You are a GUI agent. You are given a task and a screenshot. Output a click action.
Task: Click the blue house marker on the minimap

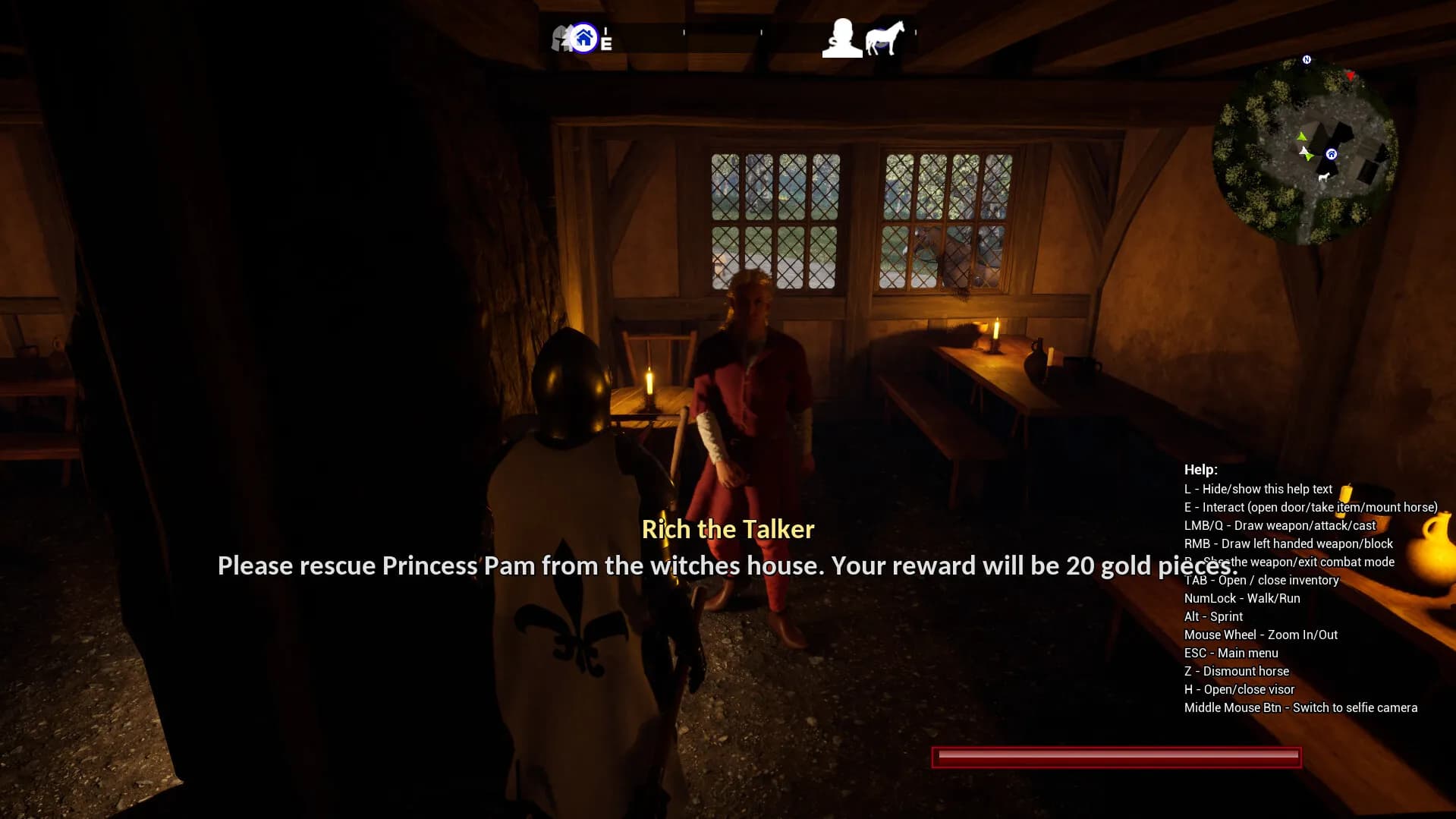pos(1331,154)
